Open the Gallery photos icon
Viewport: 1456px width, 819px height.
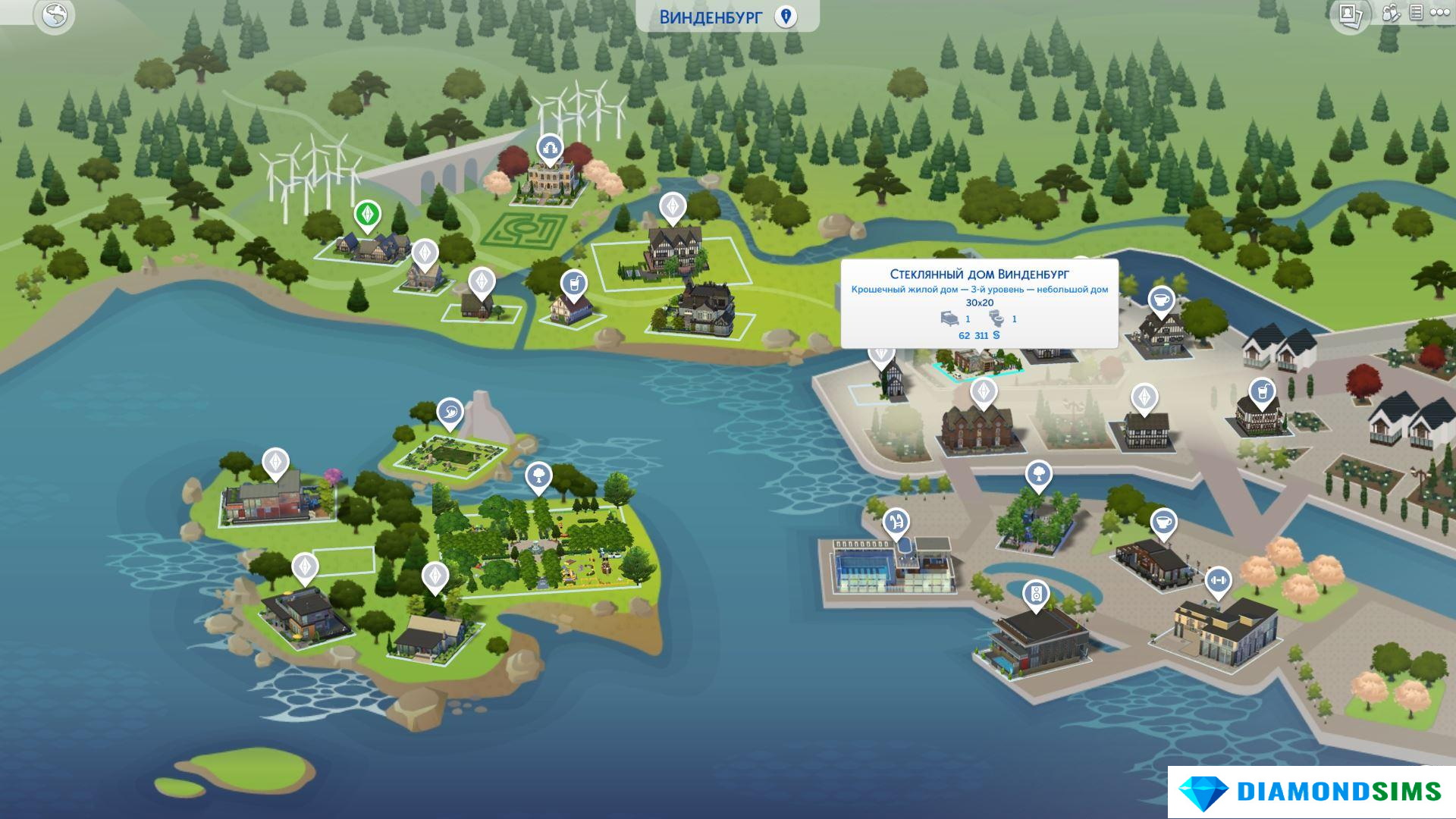(x=1349, y=15)
